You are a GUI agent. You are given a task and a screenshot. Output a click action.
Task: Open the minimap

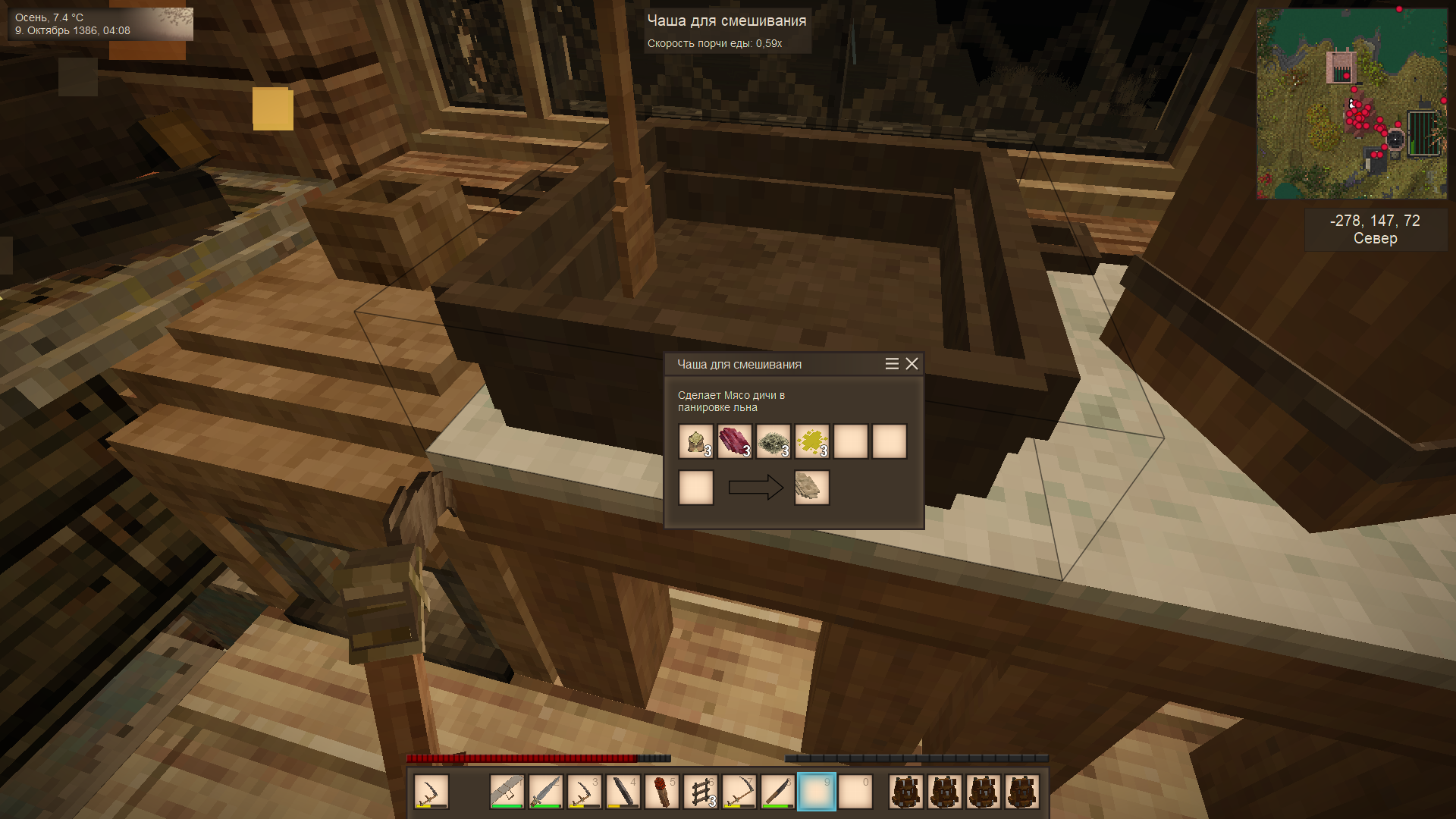tap(1351, 104)
